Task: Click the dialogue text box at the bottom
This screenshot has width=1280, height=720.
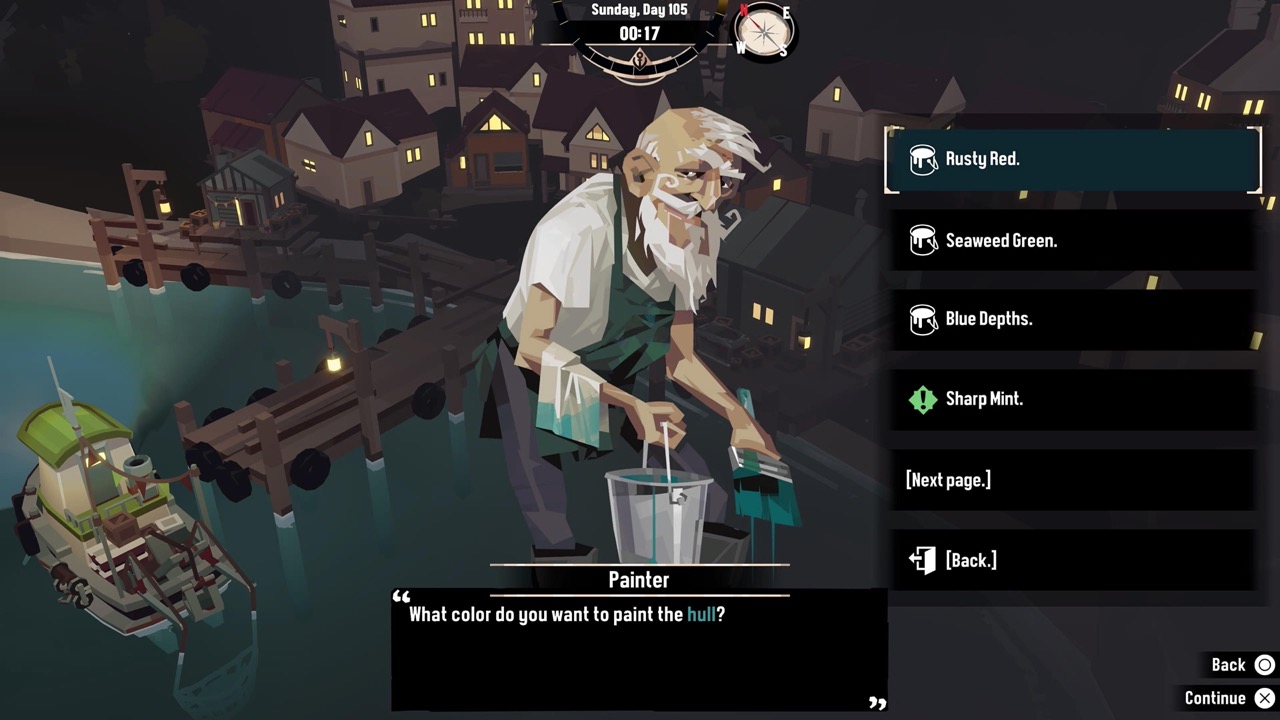Action: click(x=639, y=650)
